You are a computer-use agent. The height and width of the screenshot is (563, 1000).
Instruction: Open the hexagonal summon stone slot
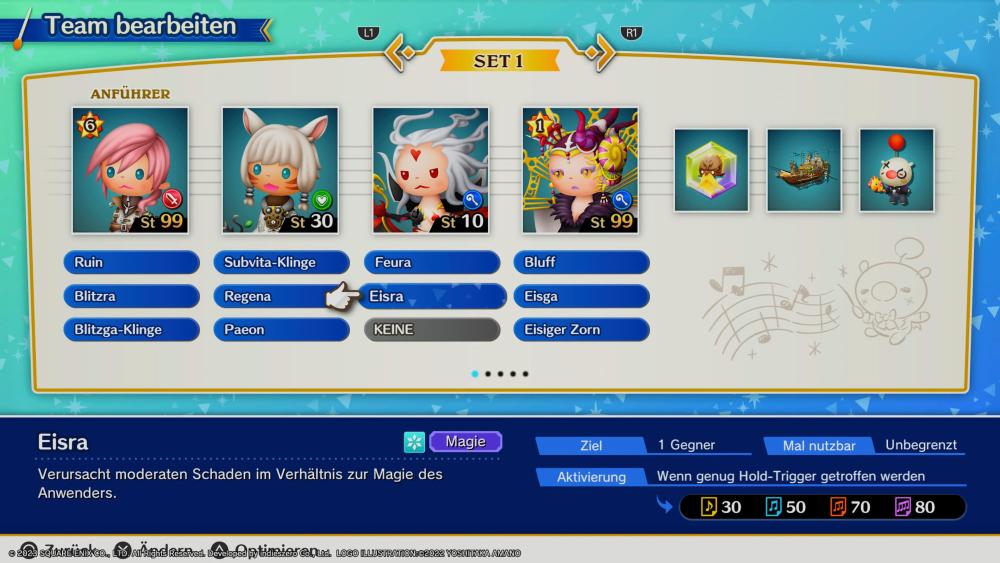pyautogui.click(x=711, y=170)
